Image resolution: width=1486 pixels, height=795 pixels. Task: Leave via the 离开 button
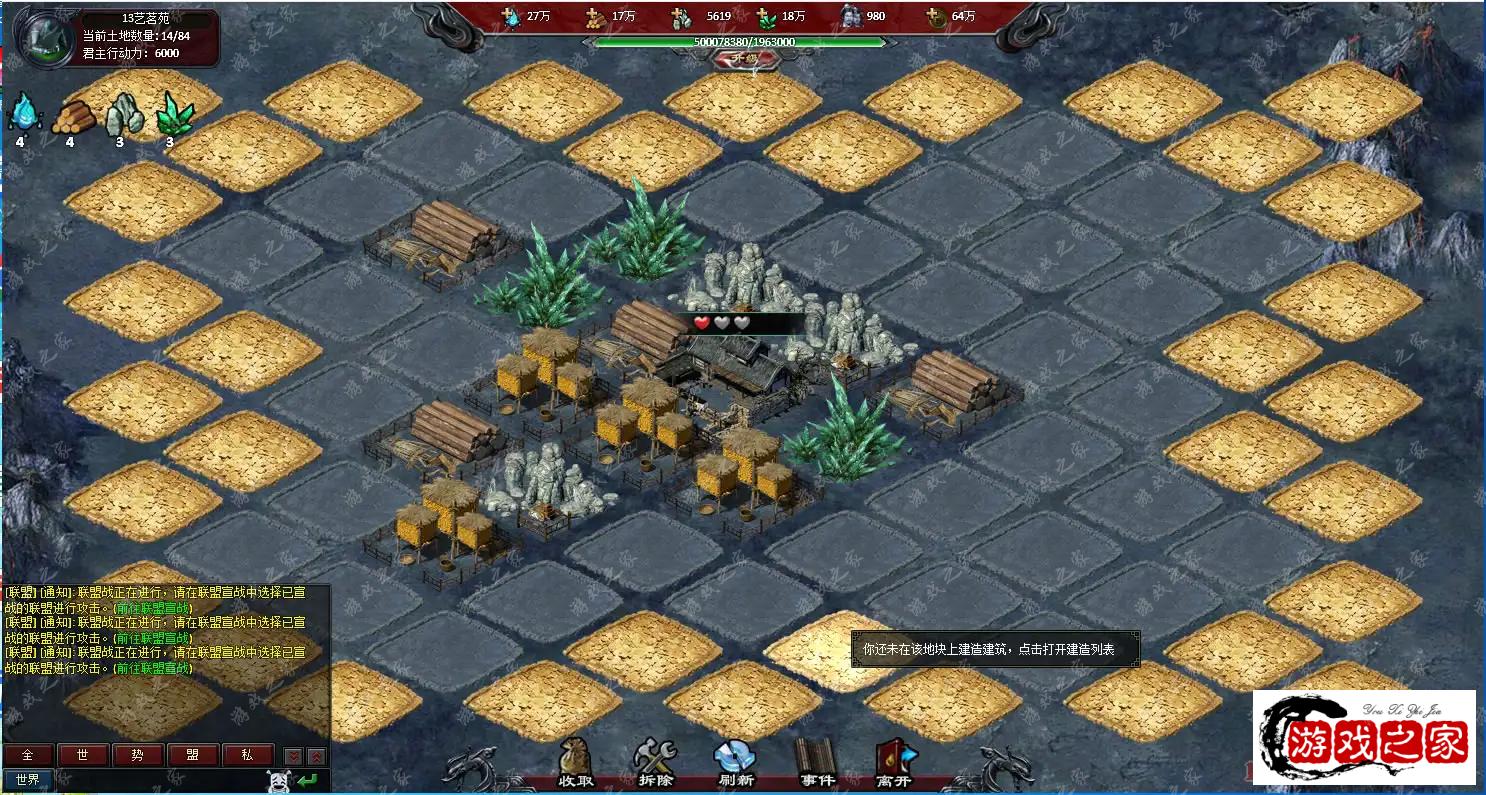coord(895,763)
